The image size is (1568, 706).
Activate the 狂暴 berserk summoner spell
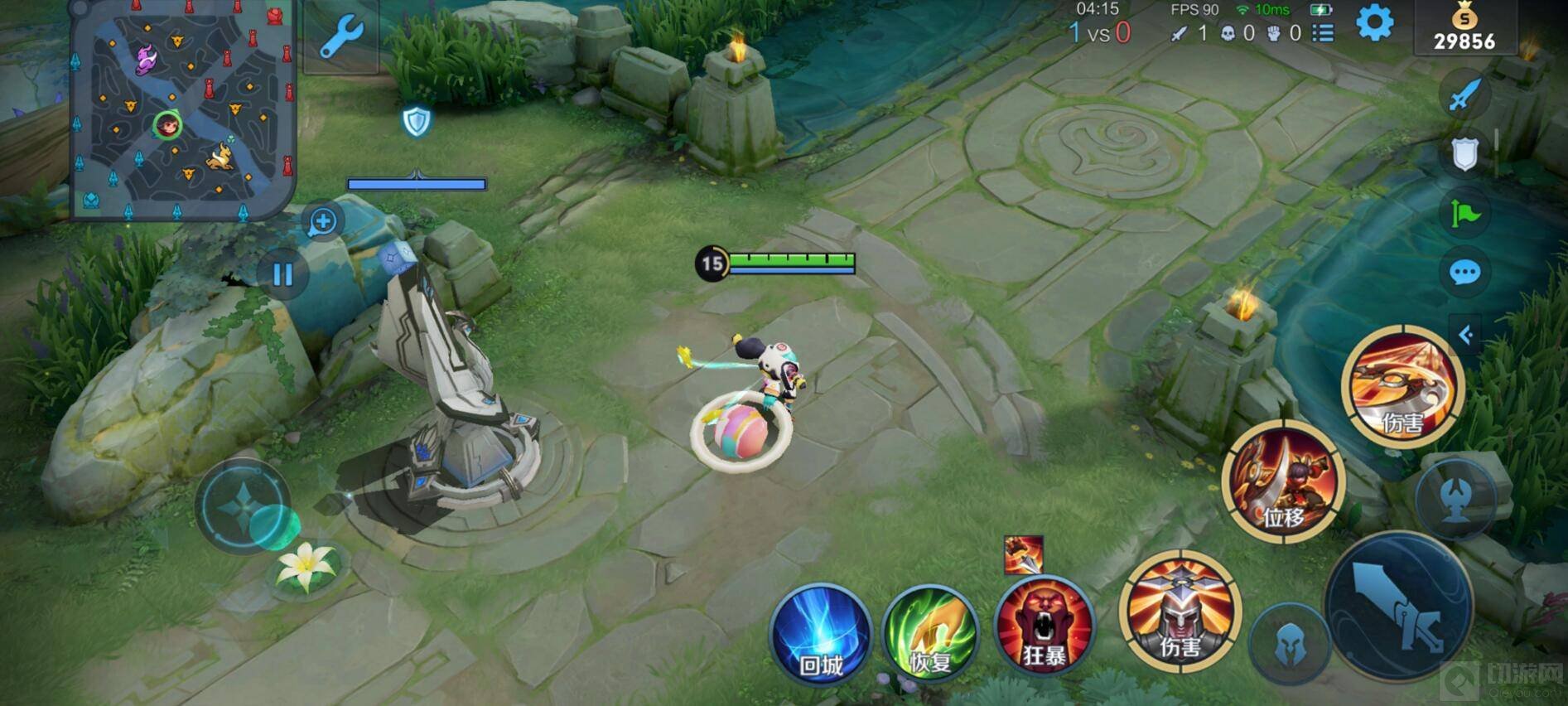pos(1044,626)
